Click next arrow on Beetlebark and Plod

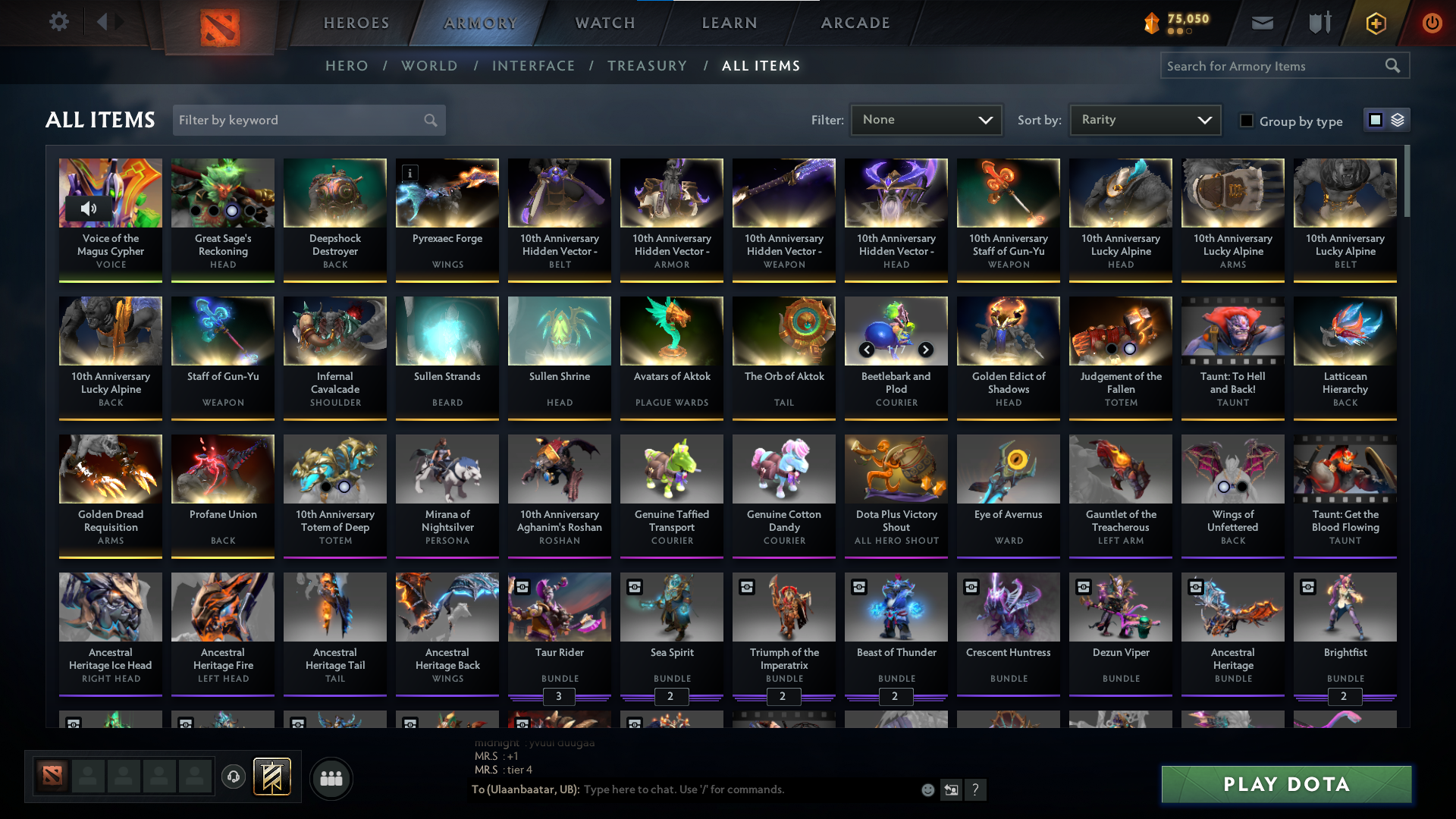[x=926, y=350]
